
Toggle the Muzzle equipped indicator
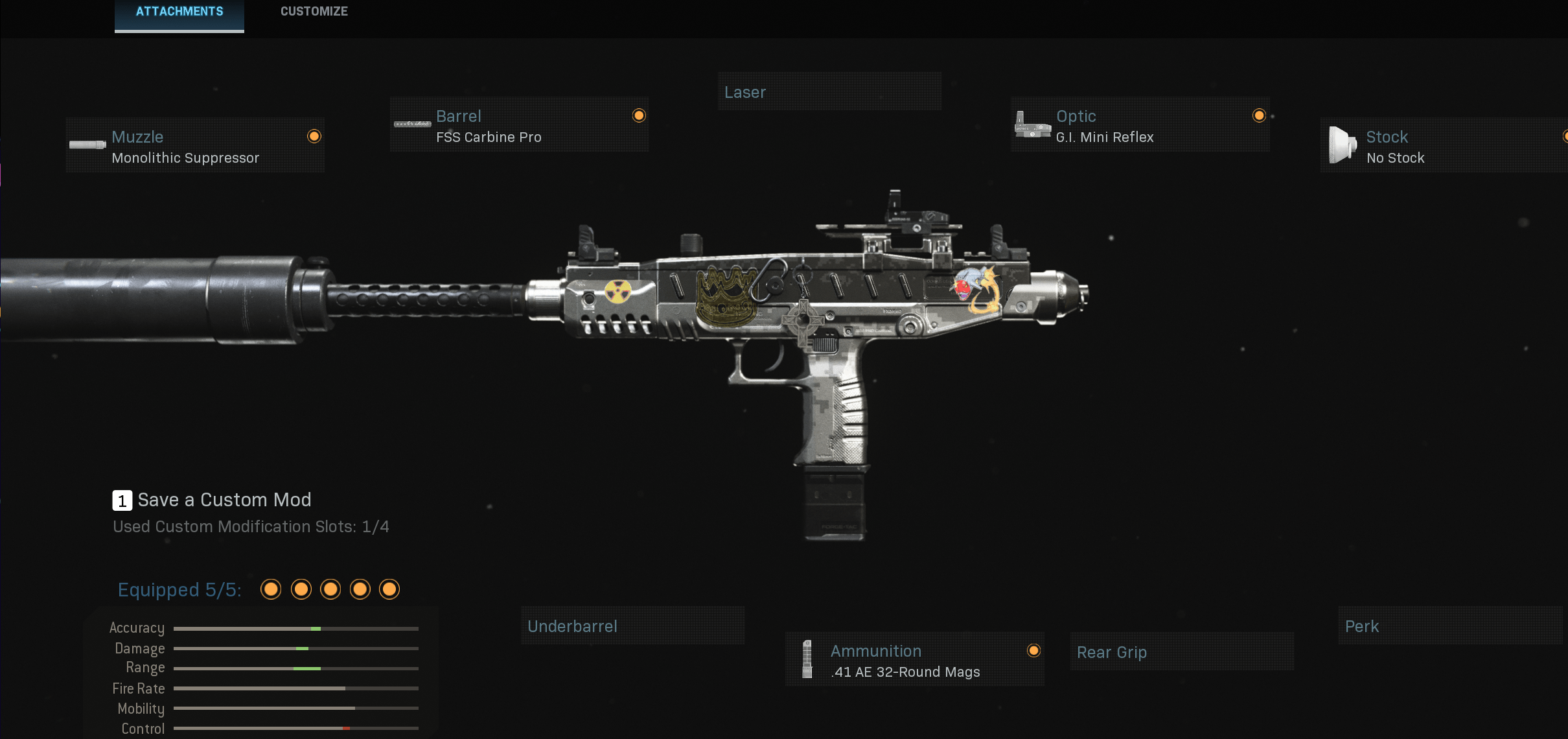pos(314,136)
